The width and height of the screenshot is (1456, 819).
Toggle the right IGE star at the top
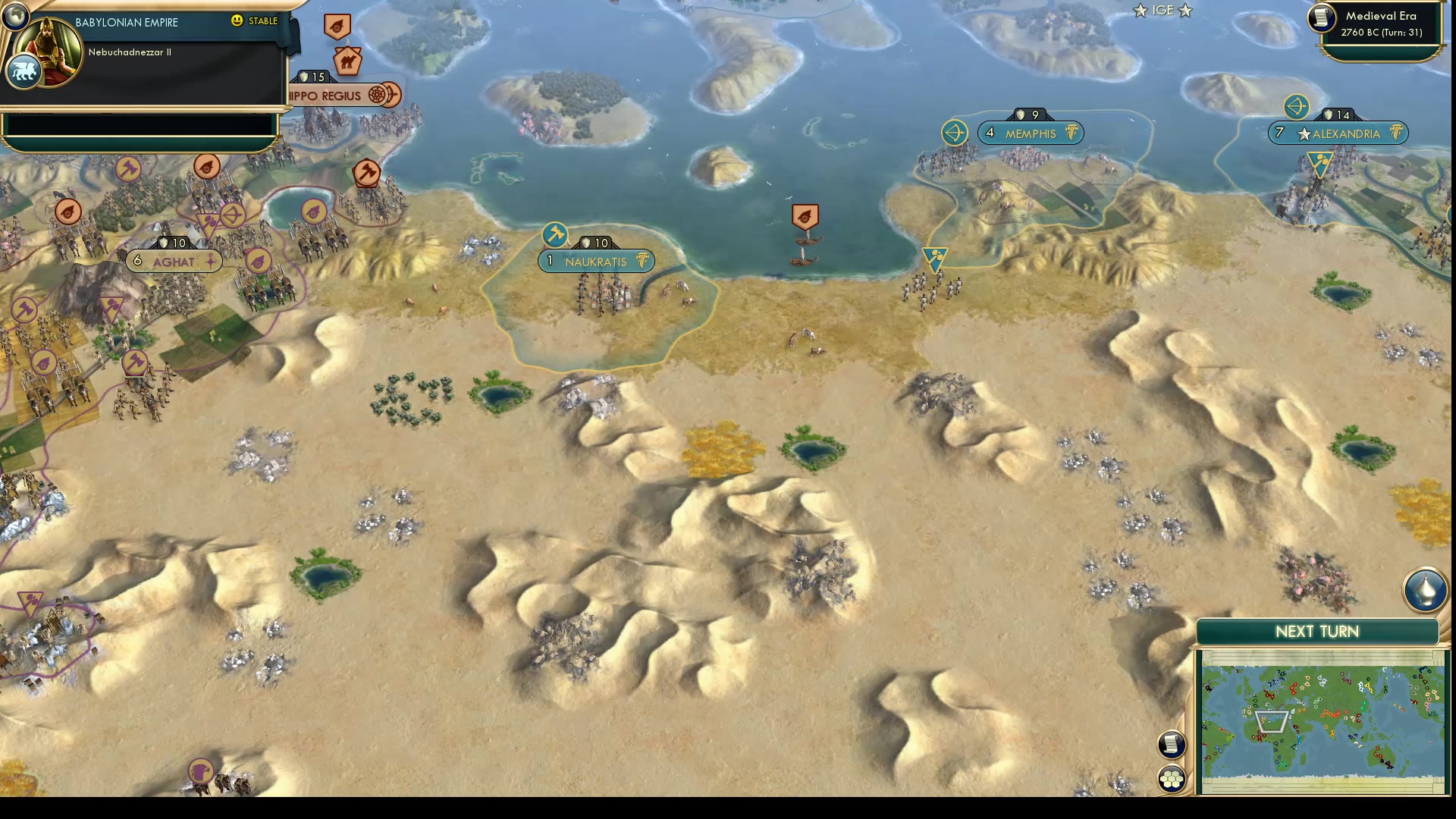(1185, 11)
